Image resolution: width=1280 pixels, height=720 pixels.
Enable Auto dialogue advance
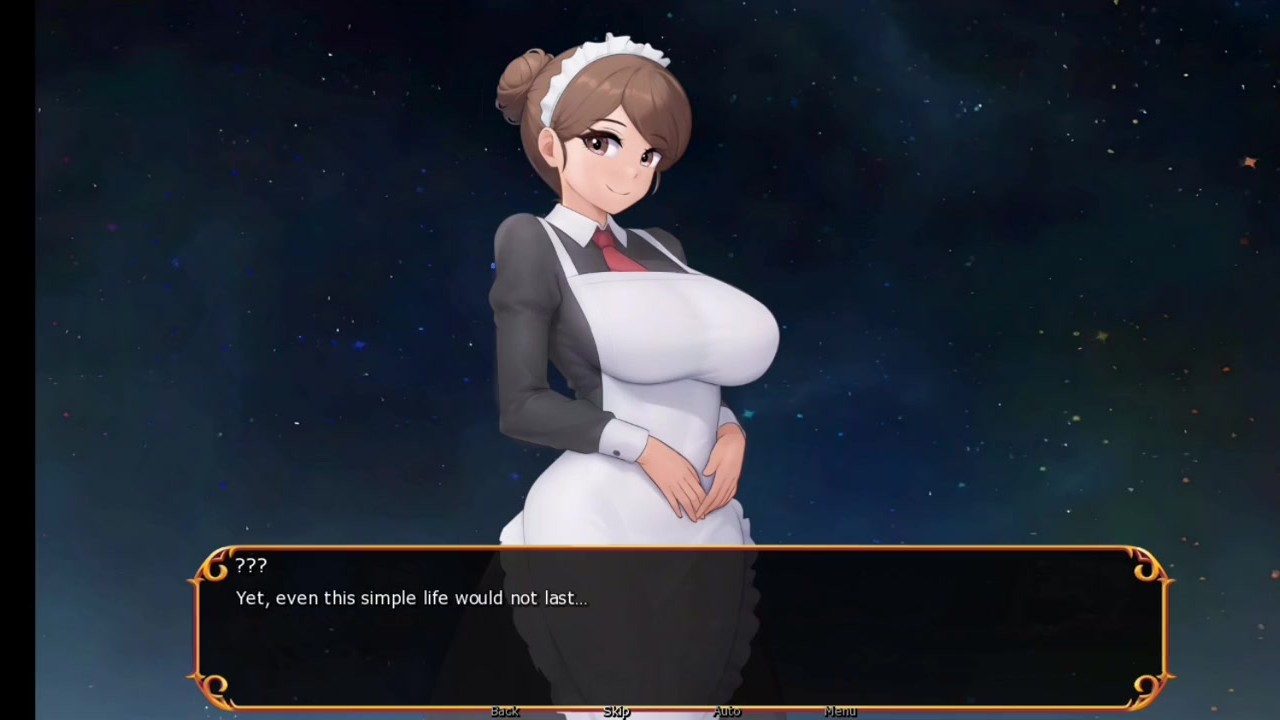(x=727, y=711)
